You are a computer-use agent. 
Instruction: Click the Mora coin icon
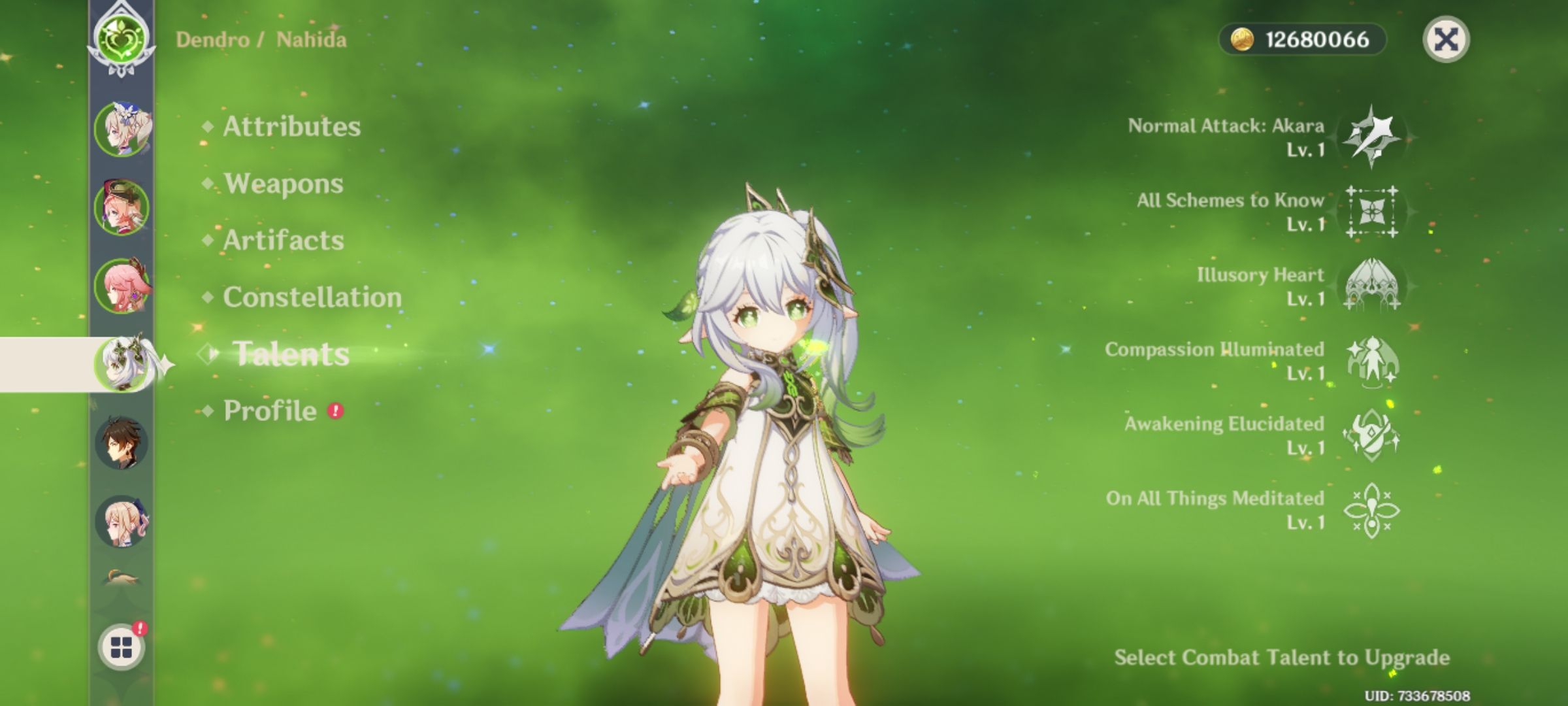tap(1243, 39)
